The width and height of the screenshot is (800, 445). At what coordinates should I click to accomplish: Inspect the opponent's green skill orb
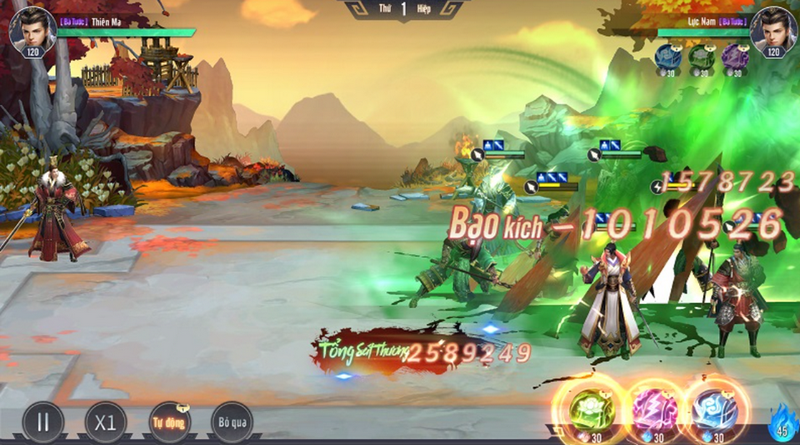click(x=700, y=56)
